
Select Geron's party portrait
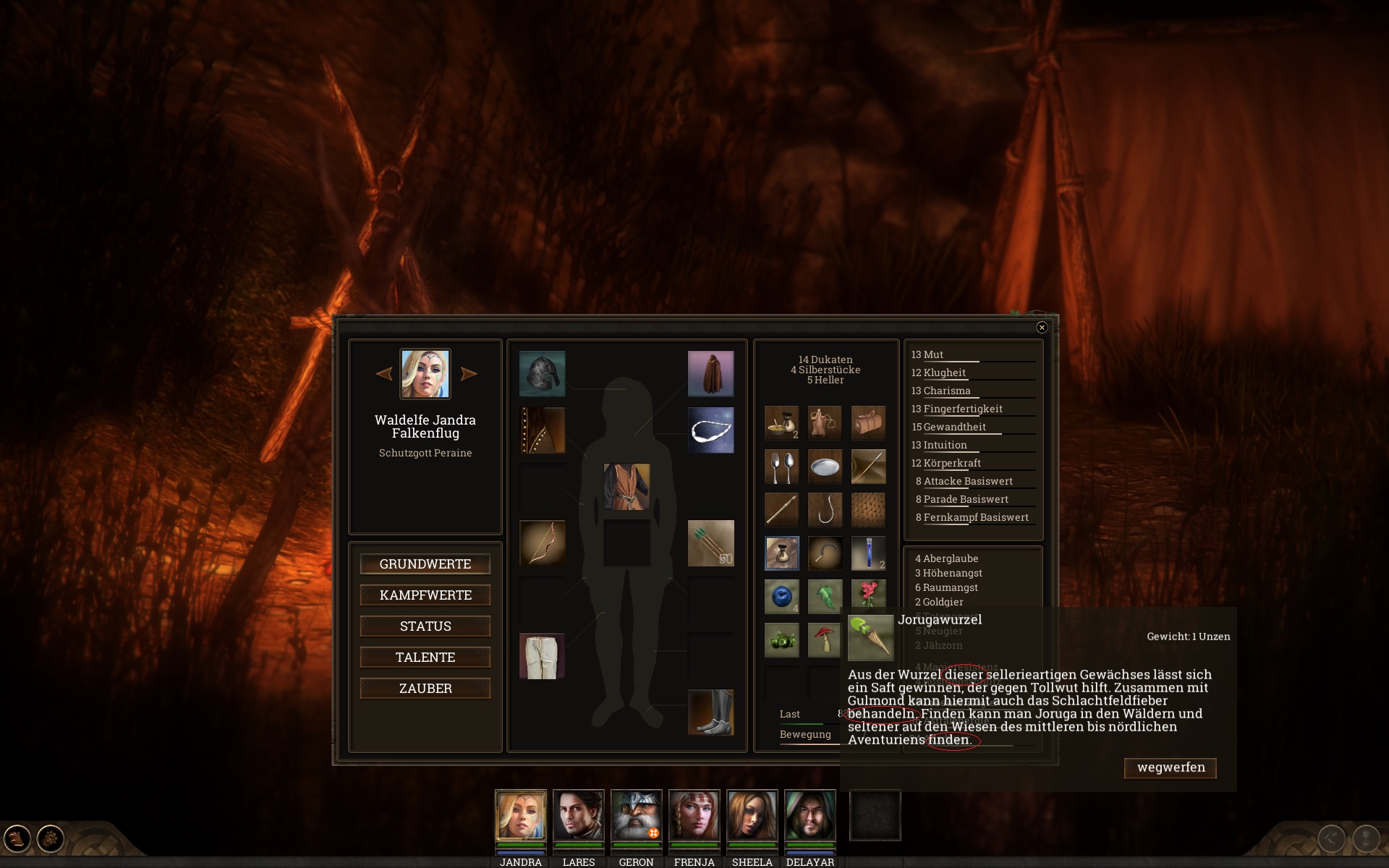pos(636,815)
